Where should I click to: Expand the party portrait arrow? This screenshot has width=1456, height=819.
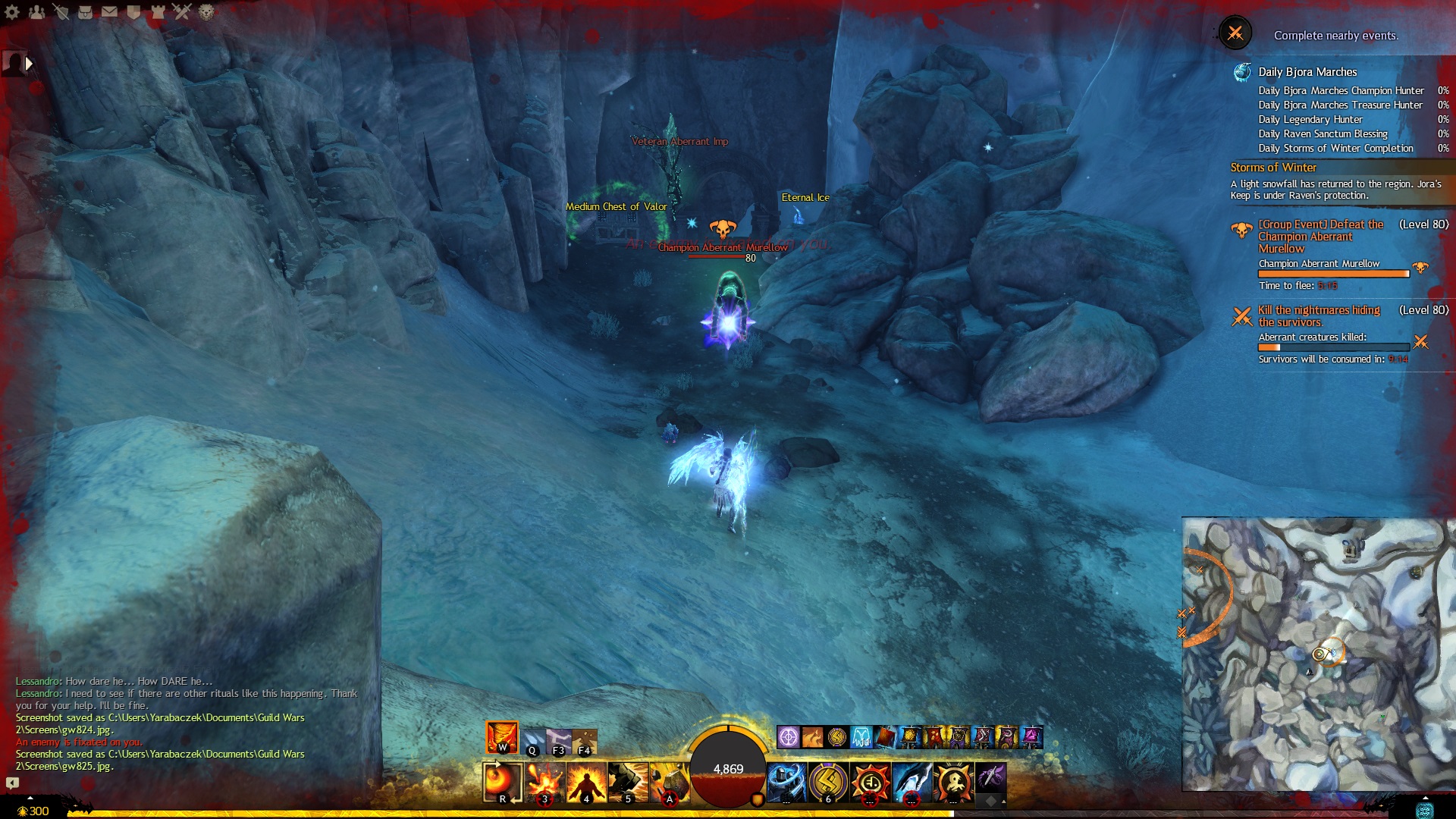tap(29, 64)
